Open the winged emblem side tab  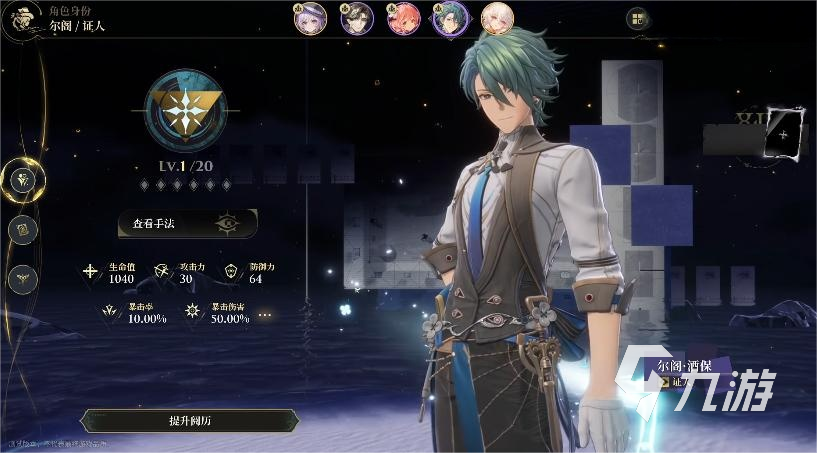coord(23,278)
